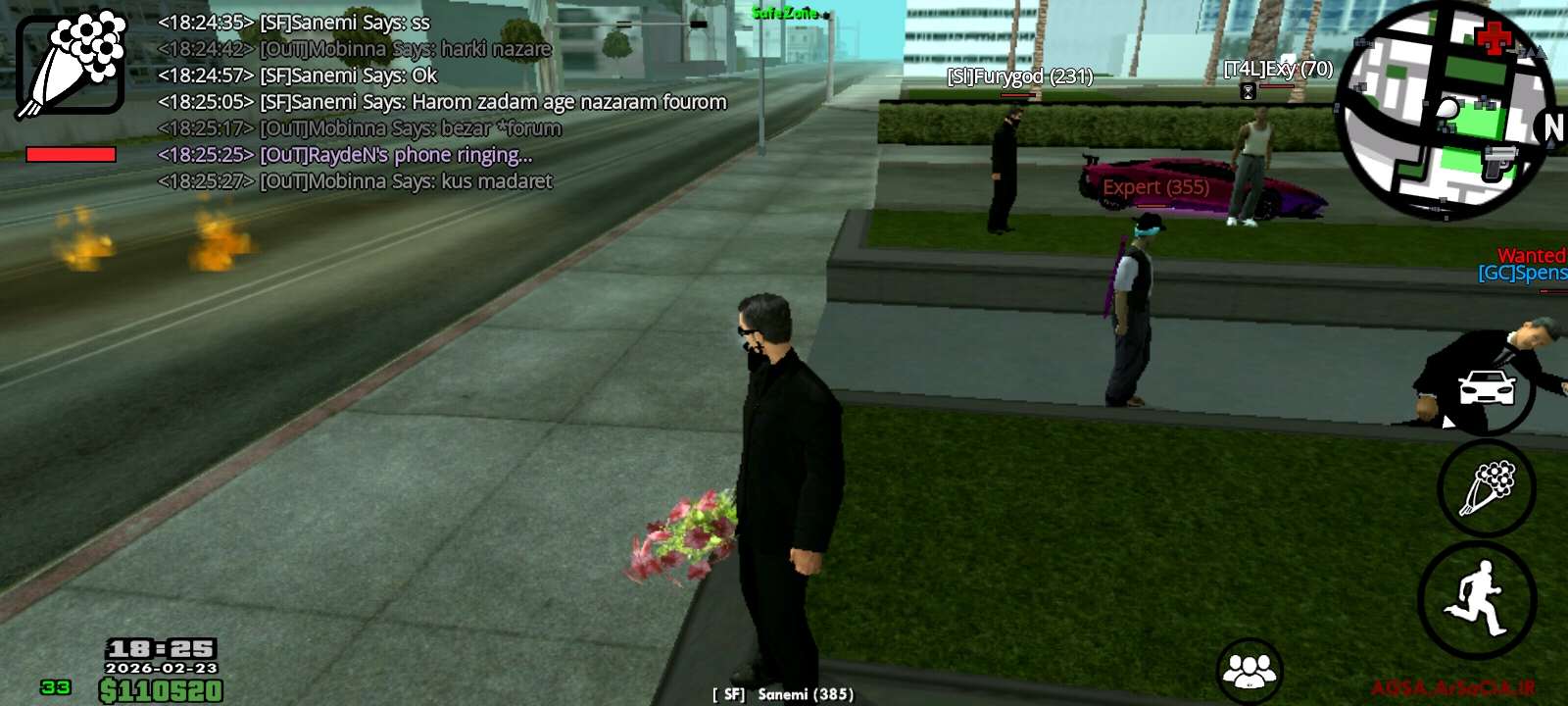This screenshot has width=1568, height=706.
Task: Tap the red health bar
Action: (73, 154)
